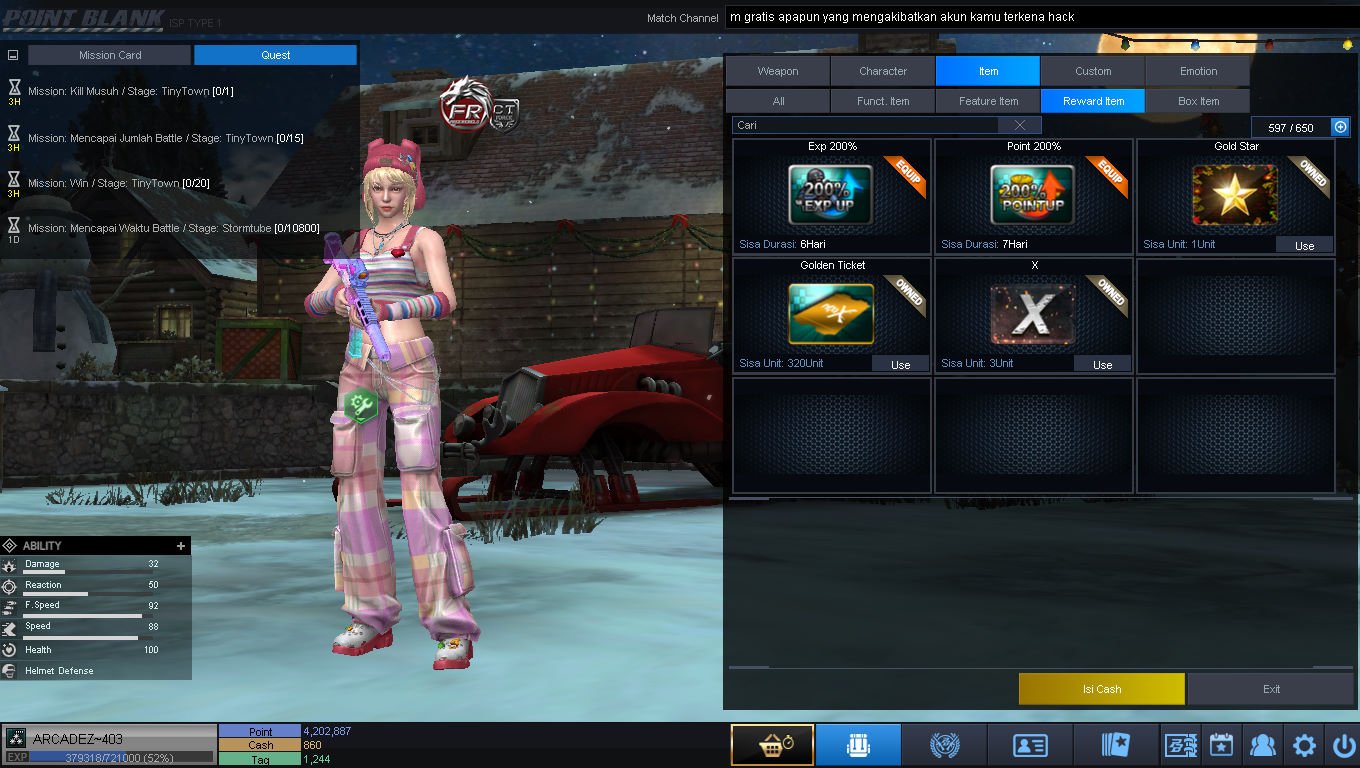Switch to the Mission Card tab
1360x768 pixels.
point(110,55)
